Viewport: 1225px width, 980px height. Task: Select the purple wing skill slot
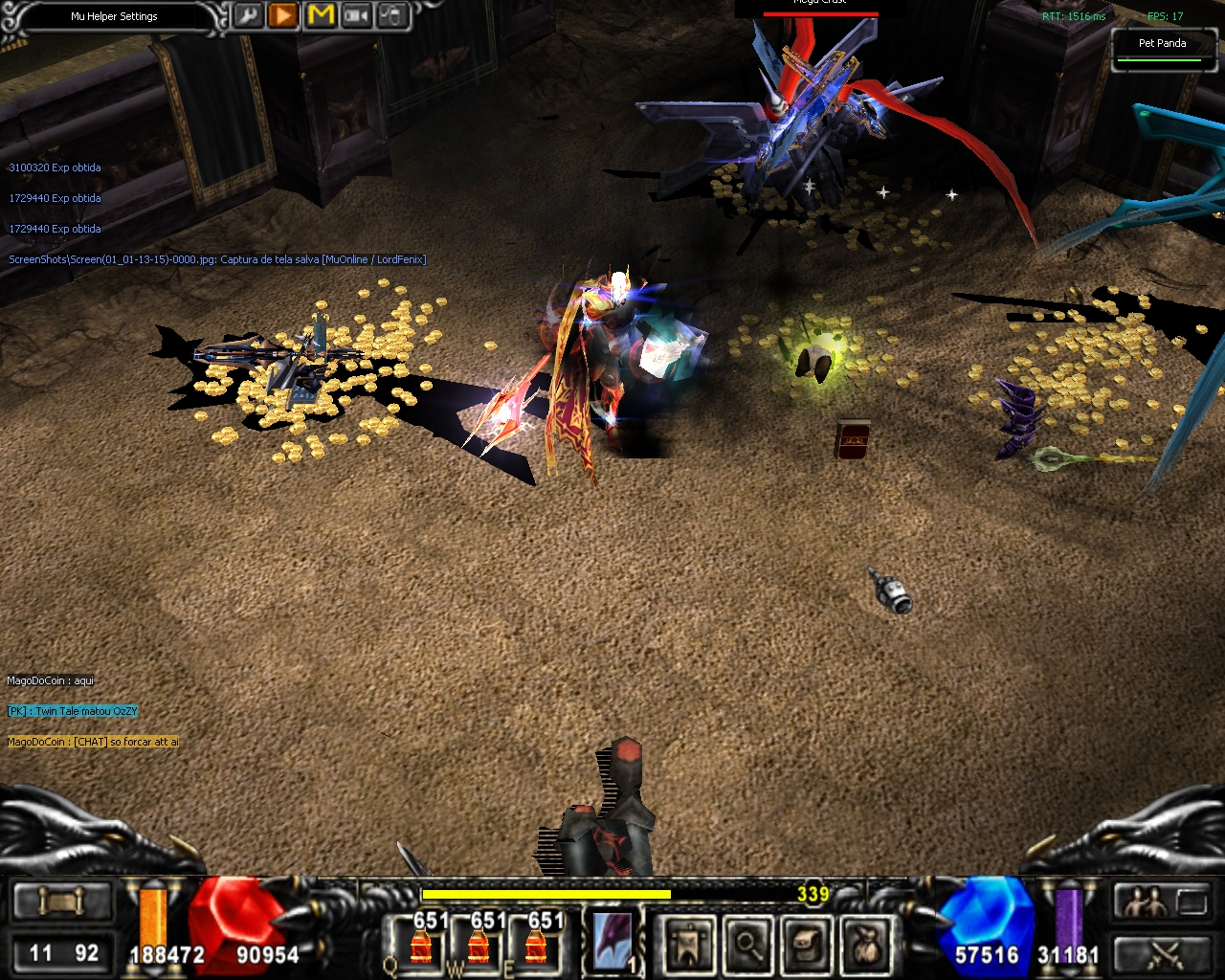point(612,943)
